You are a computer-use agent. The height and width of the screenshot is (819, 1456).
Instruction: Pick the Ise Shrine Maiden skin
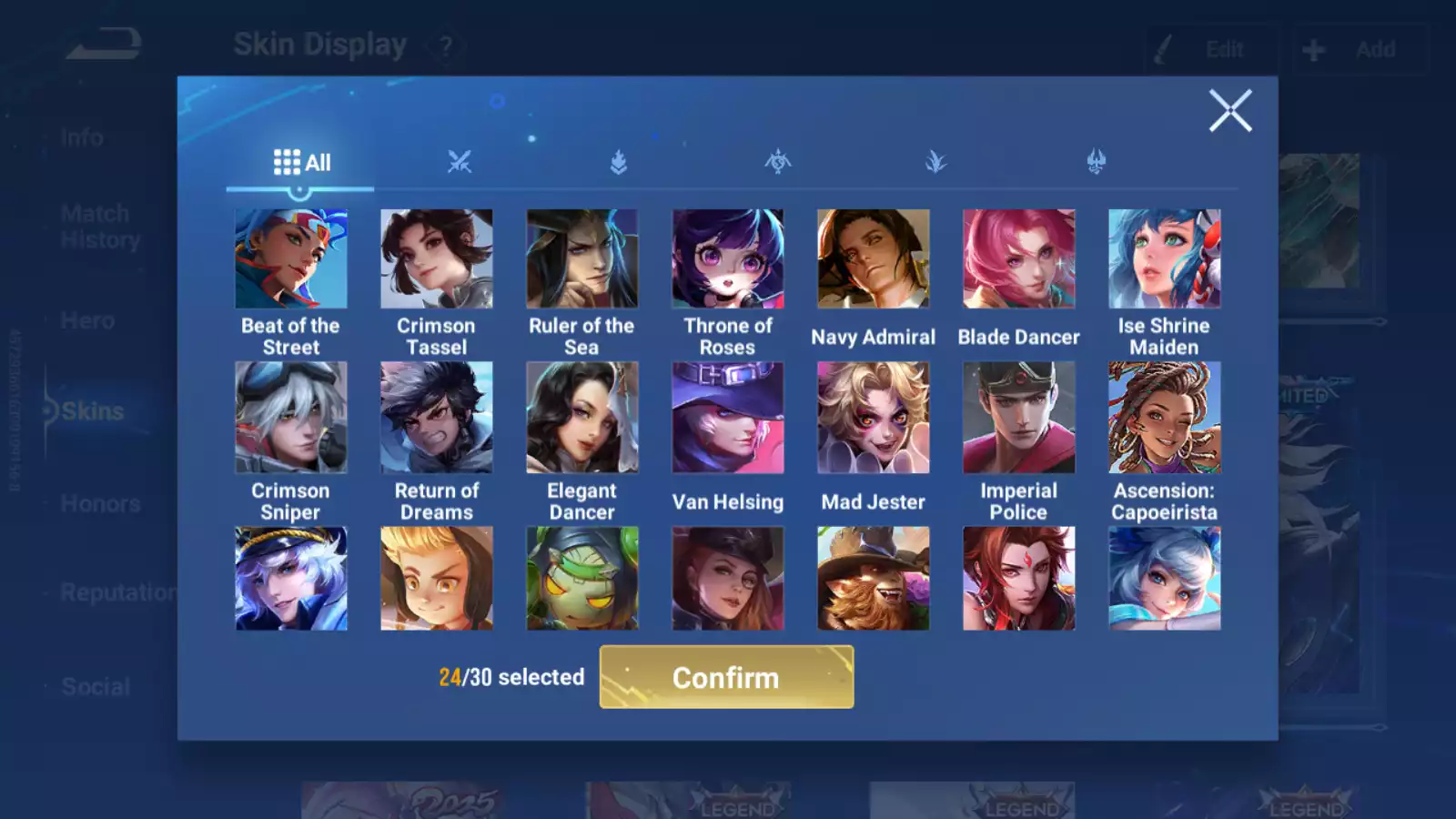click(1165, 259)
